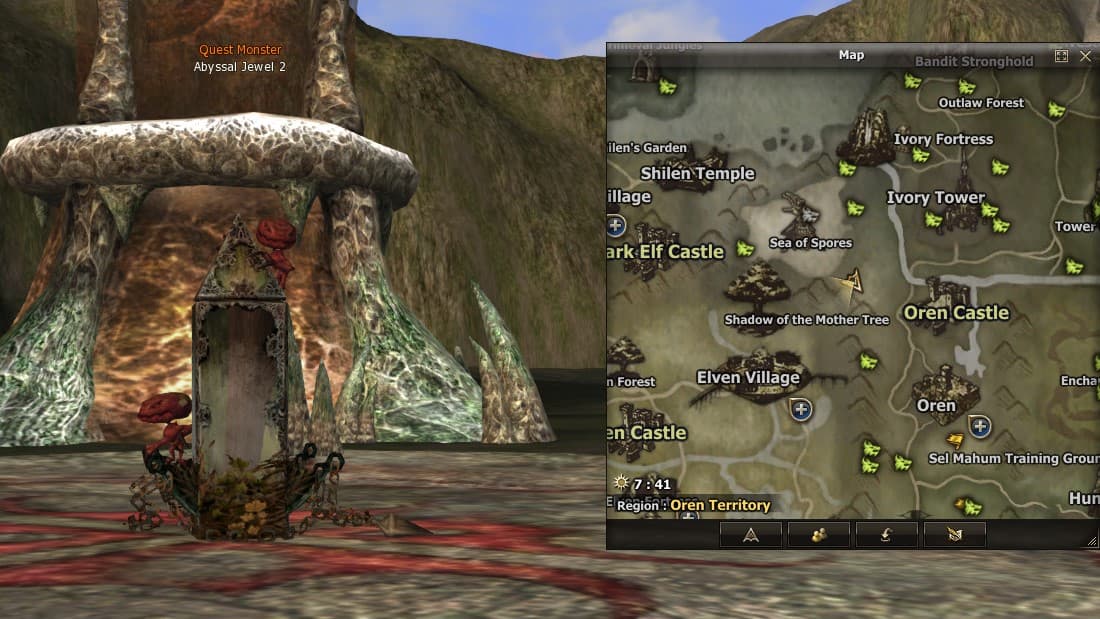Screen dimensions: 1100x619
Task: Click the player arrow marker on map
Action: coord(852,284)
